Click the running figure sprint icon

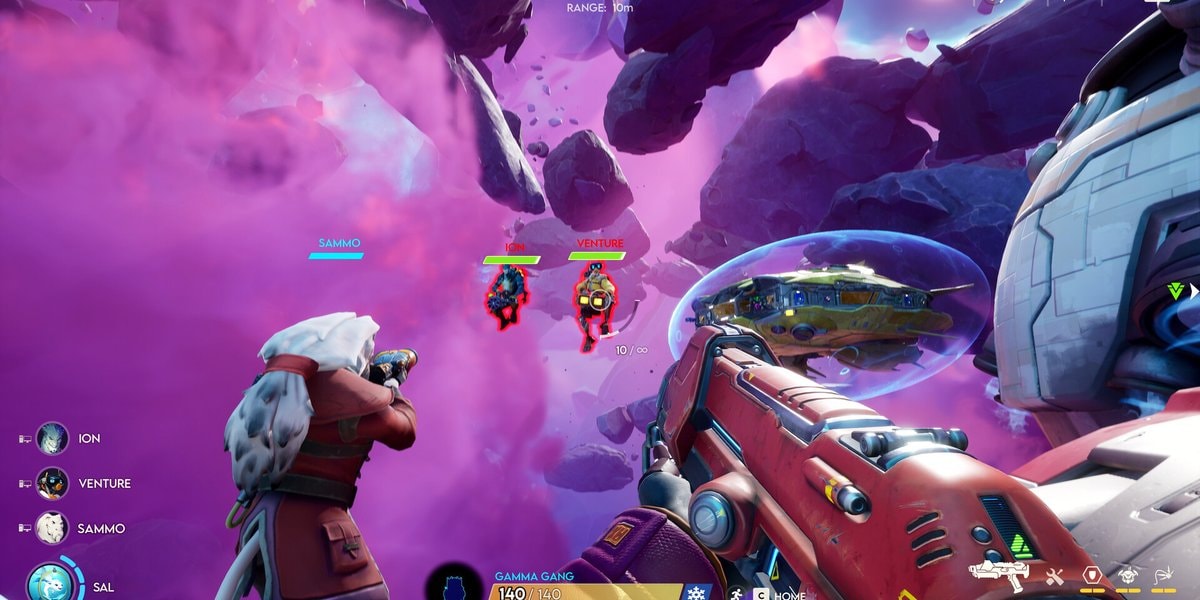tap(737, 592)
